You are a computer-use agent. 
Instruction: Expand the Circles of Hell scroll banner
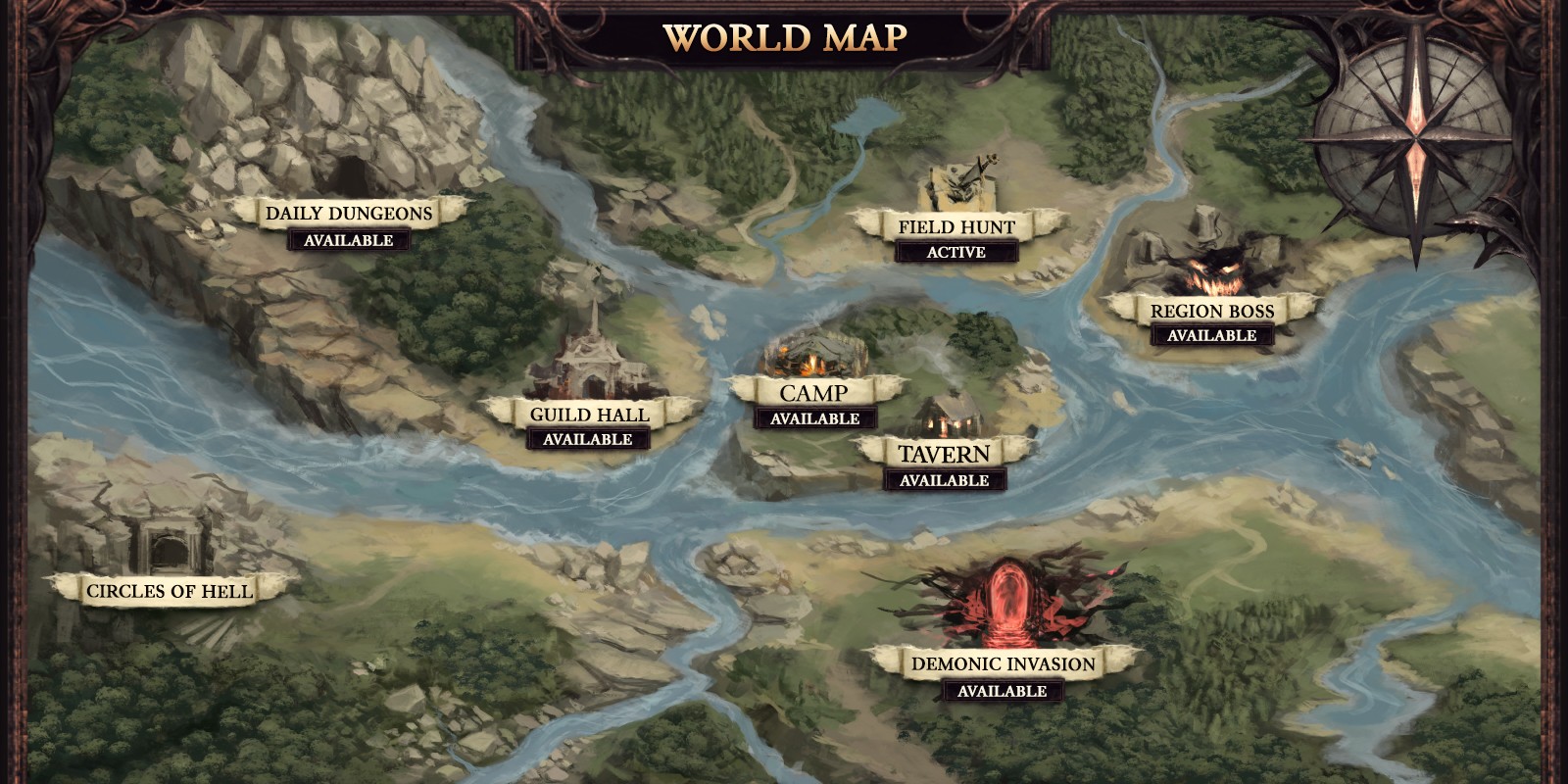coord(171,591)
